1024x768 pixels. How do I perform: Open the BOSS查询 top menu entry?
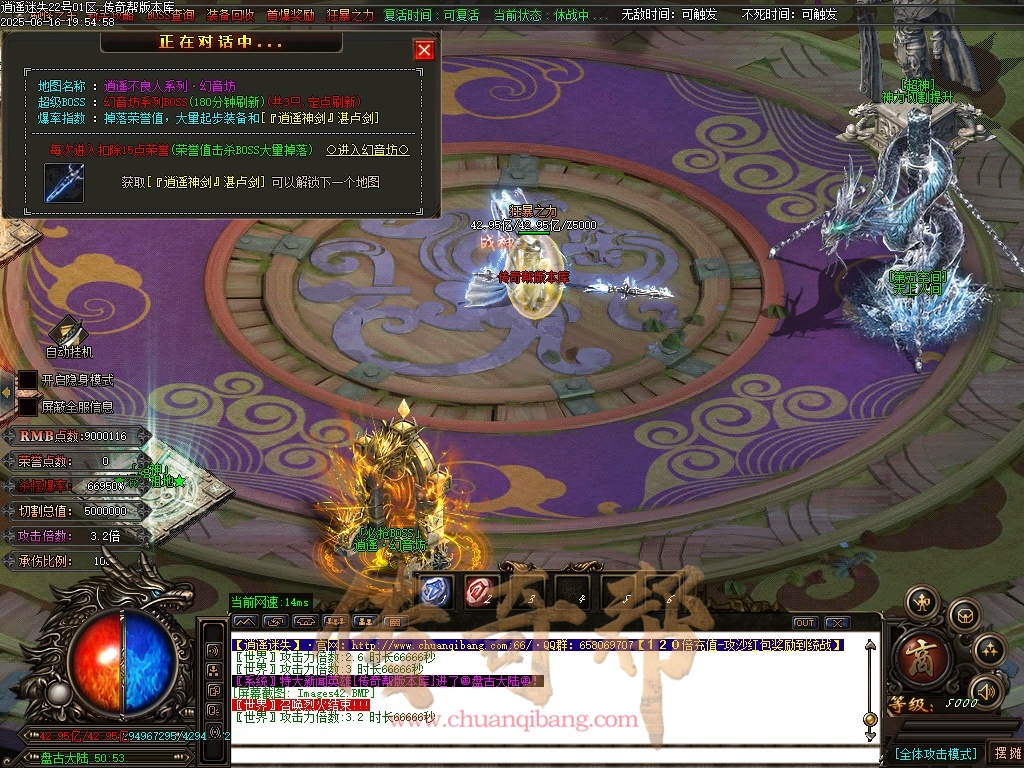[x=170, y=15]
